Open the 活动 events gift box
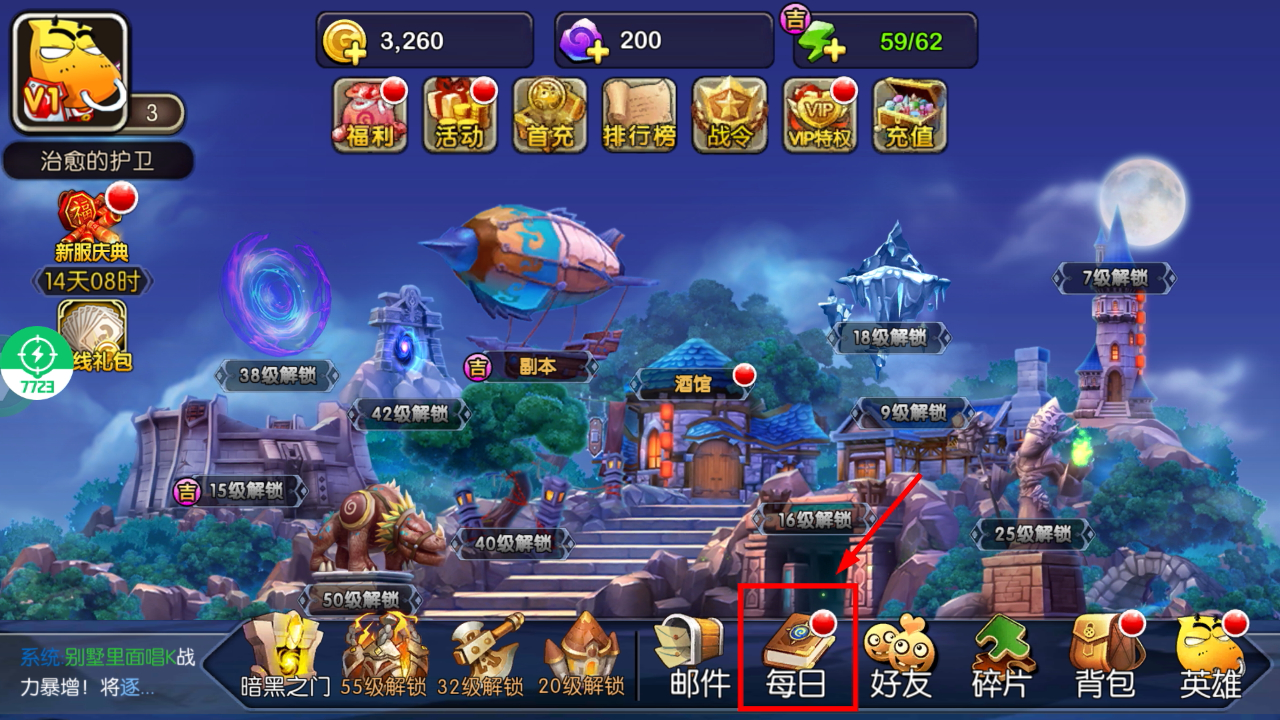The height and width of the screenshot is (720, 1280). [x=460, y=115]
